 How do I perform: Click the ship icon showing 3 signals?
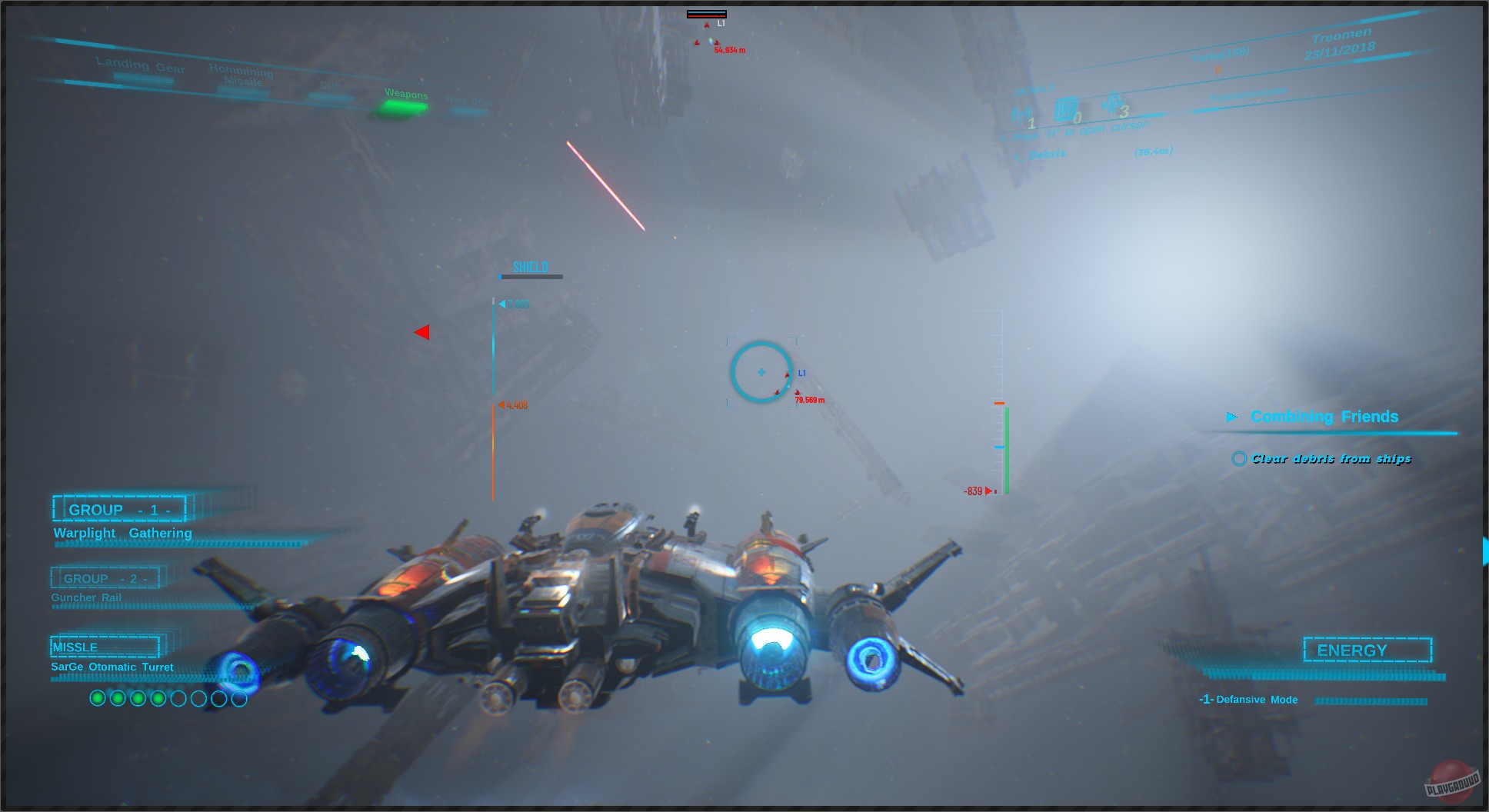[x=1111, y=104]
